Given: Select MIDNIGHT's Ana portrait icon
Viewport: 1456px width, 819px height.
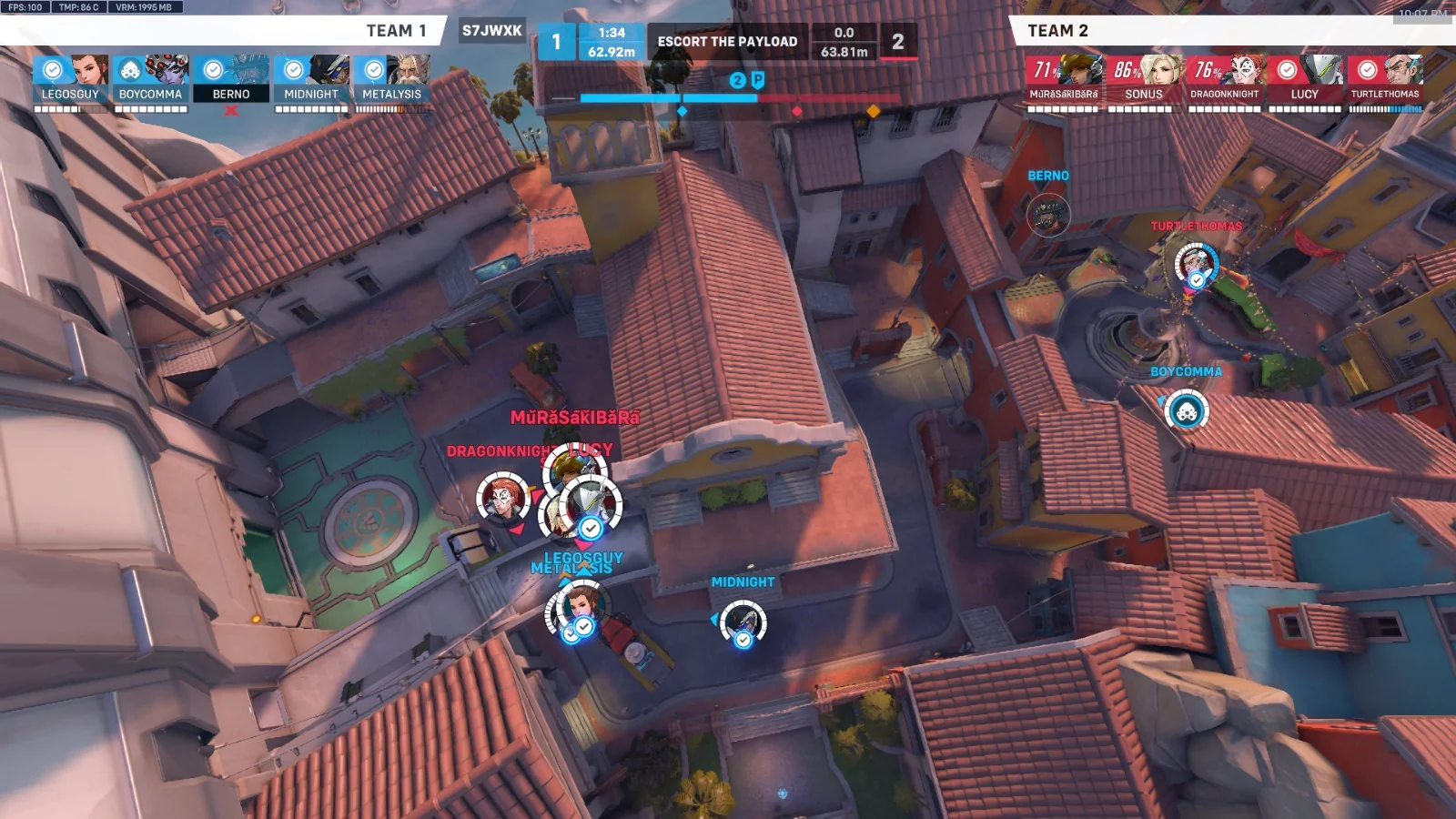Looking at the screenshot, I should point(330,71).
